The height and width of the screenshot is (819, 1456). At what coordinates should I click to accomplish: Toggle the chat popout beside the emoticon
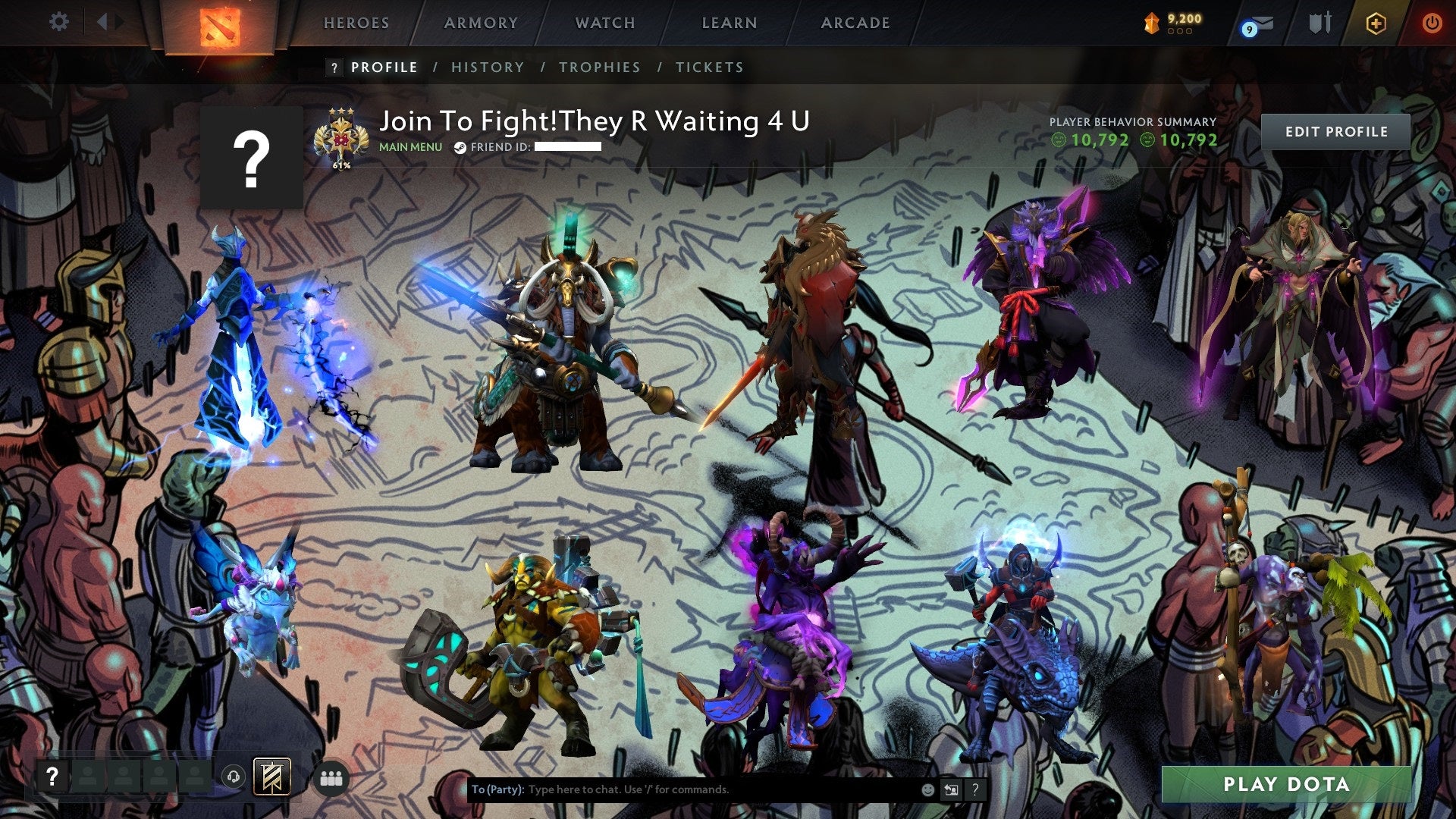pyautogui.click(x=951, y=789)
